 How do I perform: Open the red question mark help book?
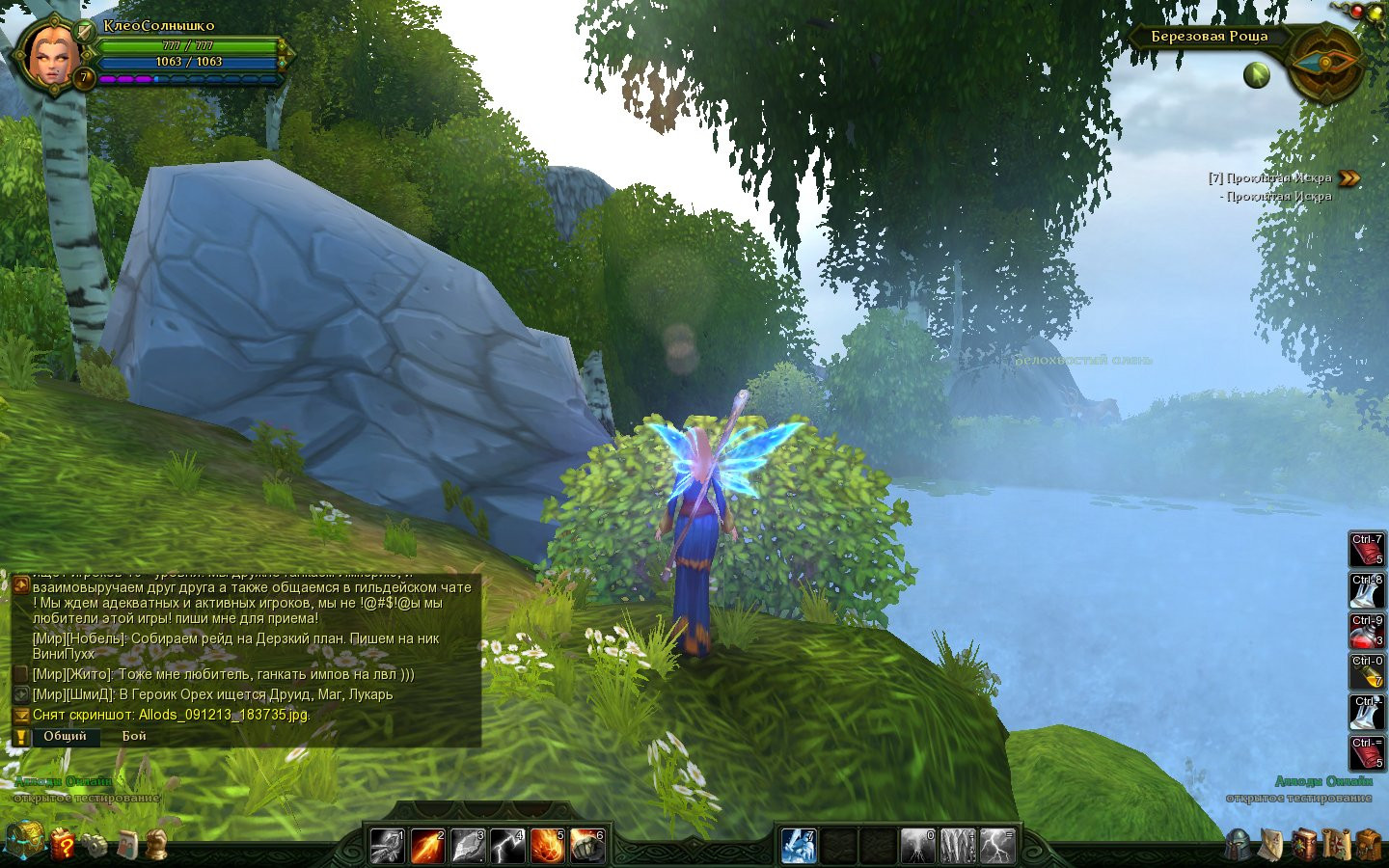point(63,844)
